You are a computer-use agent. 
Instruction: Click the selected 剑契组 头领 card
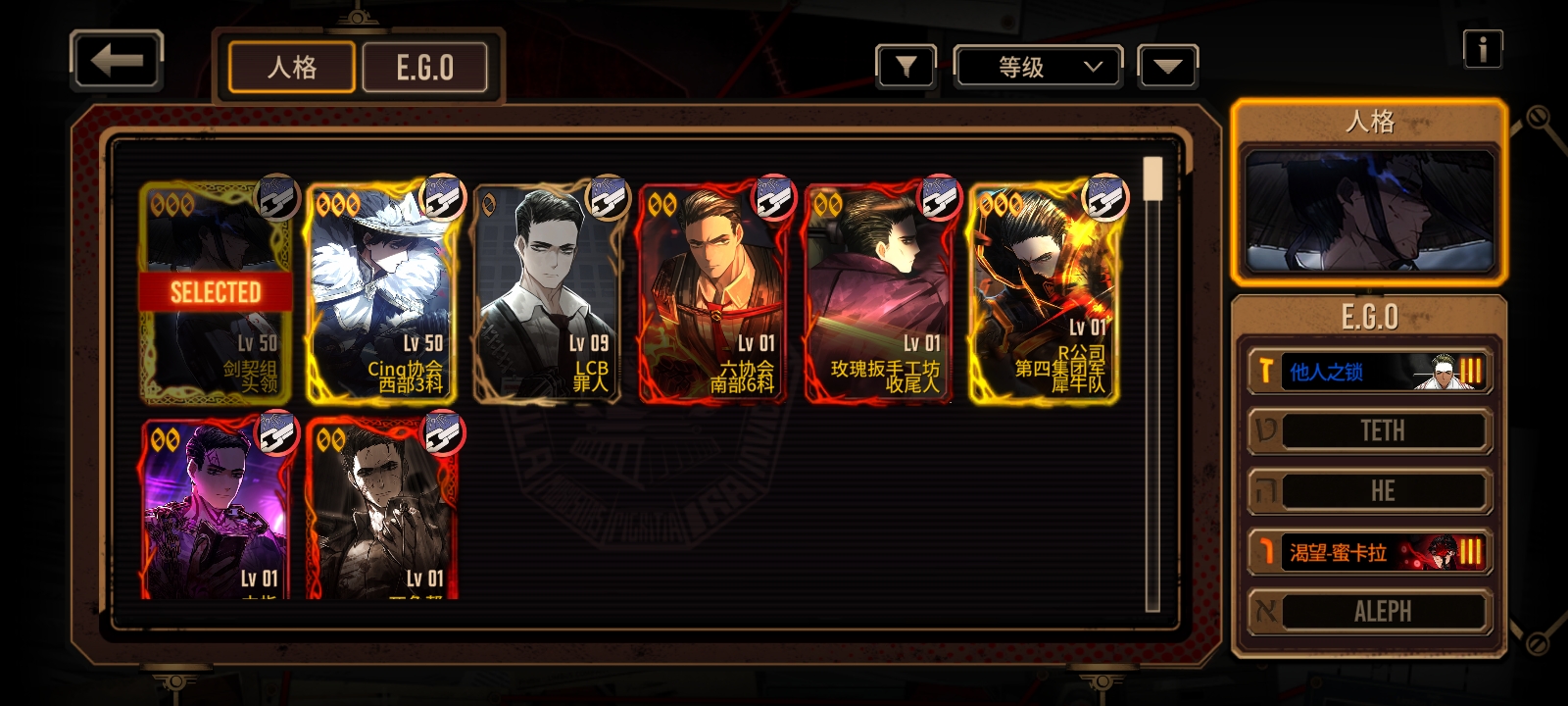tap(216, 292)
